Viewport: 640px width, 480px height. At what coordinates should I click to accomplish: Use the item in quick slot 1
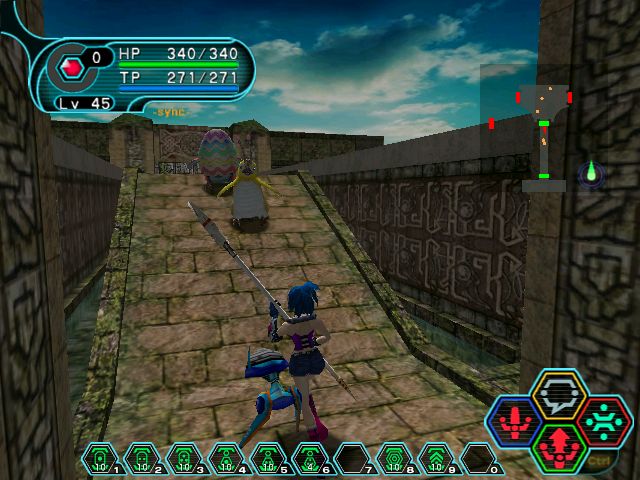tap(100, 460)
